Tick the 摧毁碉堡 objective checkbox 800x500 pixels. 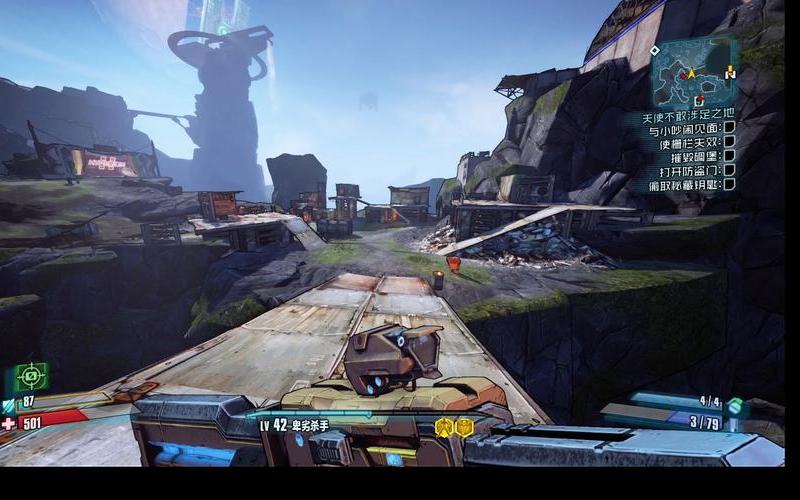730,157
